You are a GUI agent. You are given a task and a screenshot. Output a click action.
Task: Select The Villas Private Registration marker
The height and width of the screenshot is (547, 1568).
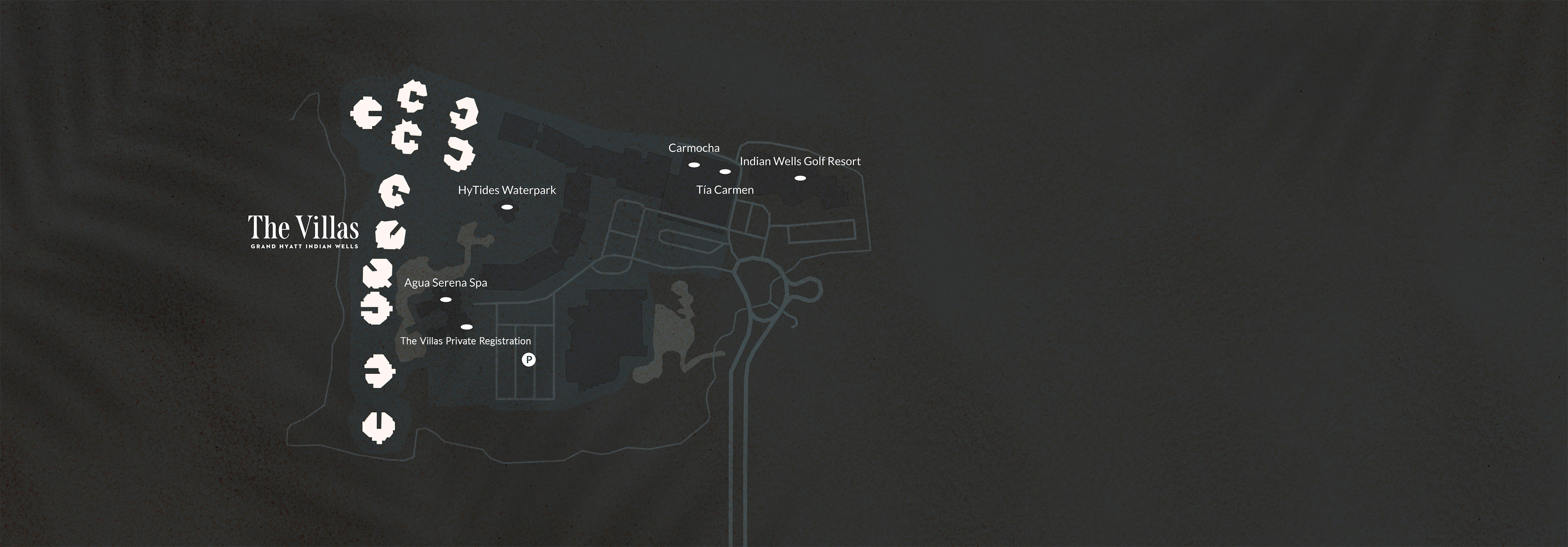coord(466,327)
